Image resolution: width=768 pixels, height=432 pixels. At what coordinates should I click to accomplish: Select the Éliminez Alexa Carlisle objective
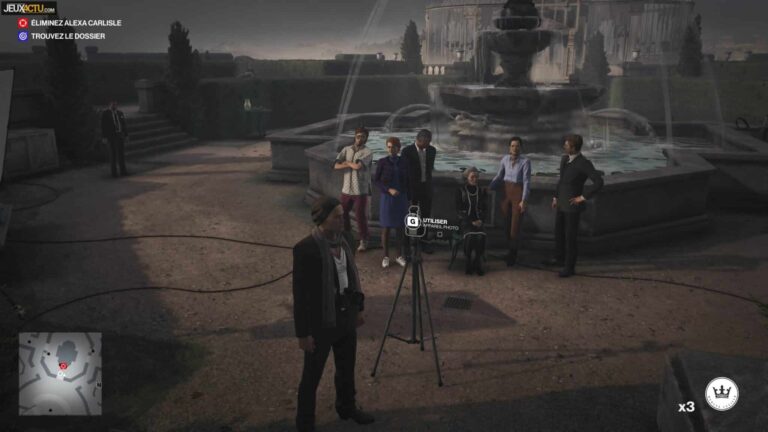(69, 23)
